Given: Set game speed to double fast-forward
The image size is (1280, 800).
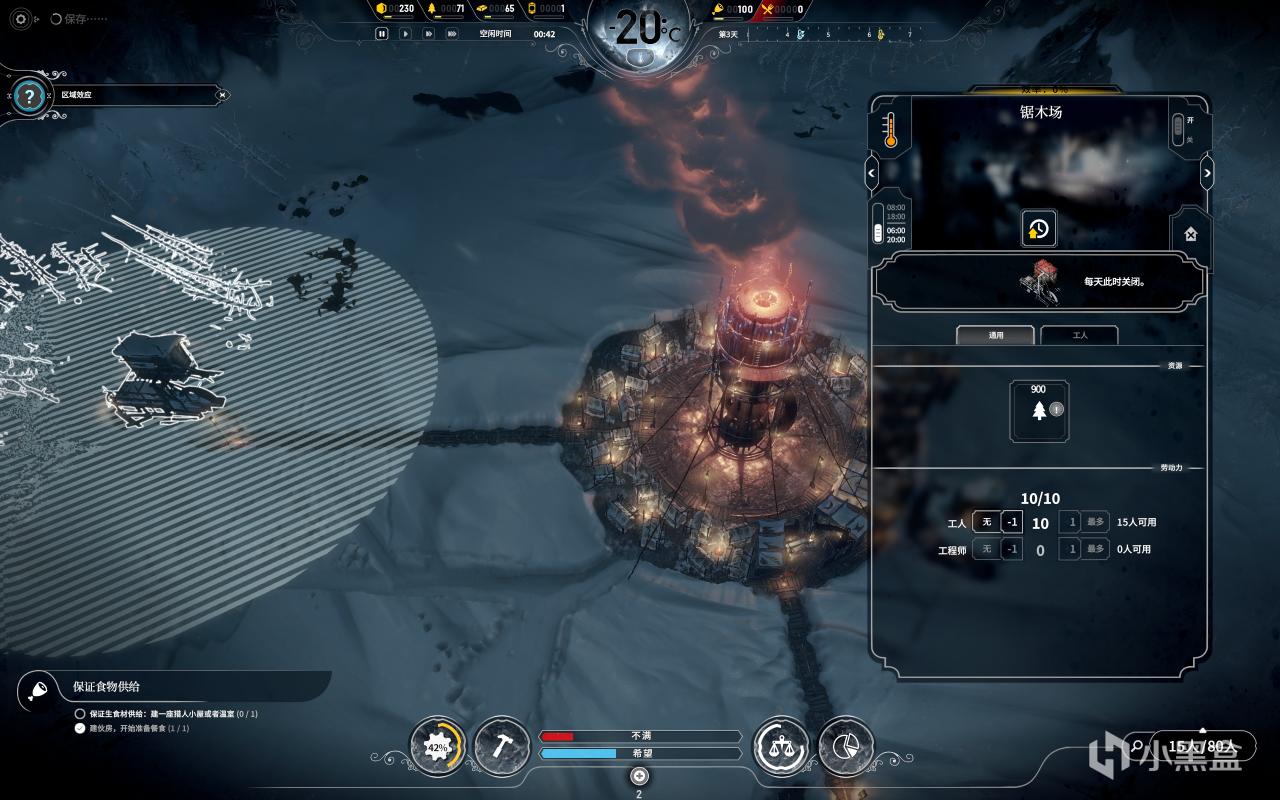Looking at the screenshot, I should click(x=428, y=33).
